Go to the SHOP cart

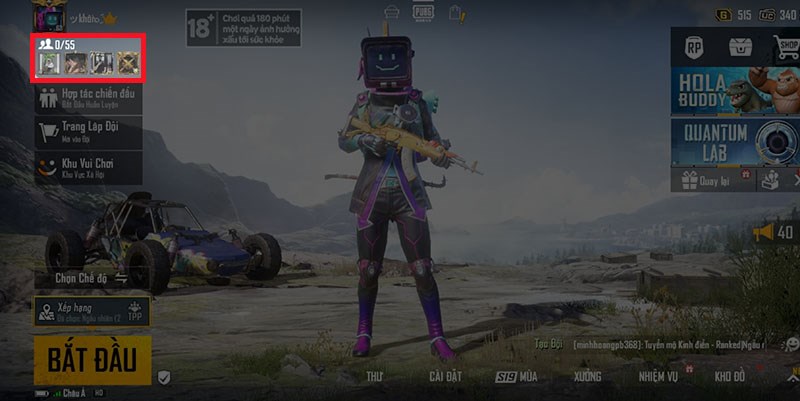point(785,46)
